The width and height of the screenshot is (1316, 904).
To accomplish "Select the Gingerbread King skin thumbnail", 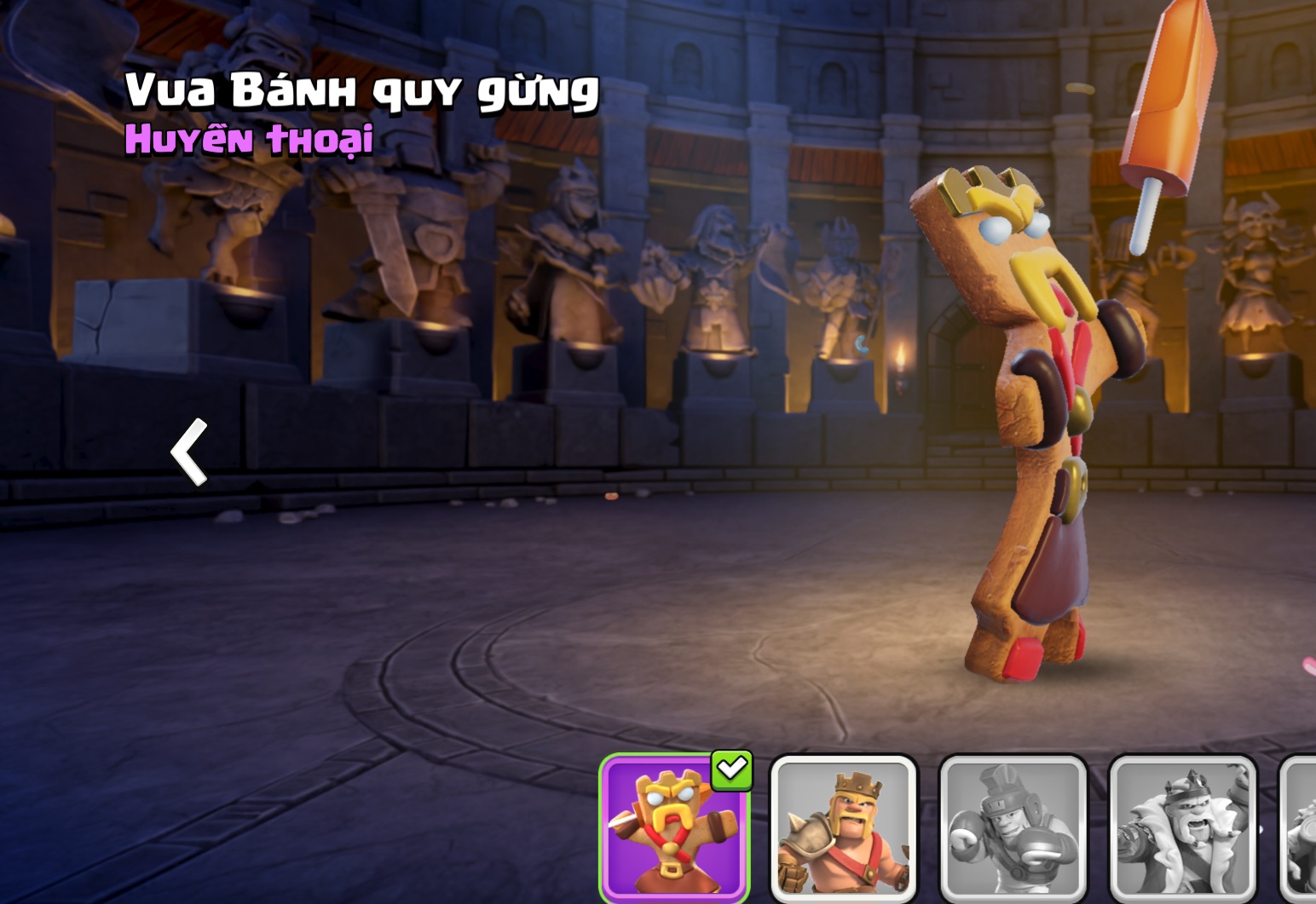I will coord(673,828).
